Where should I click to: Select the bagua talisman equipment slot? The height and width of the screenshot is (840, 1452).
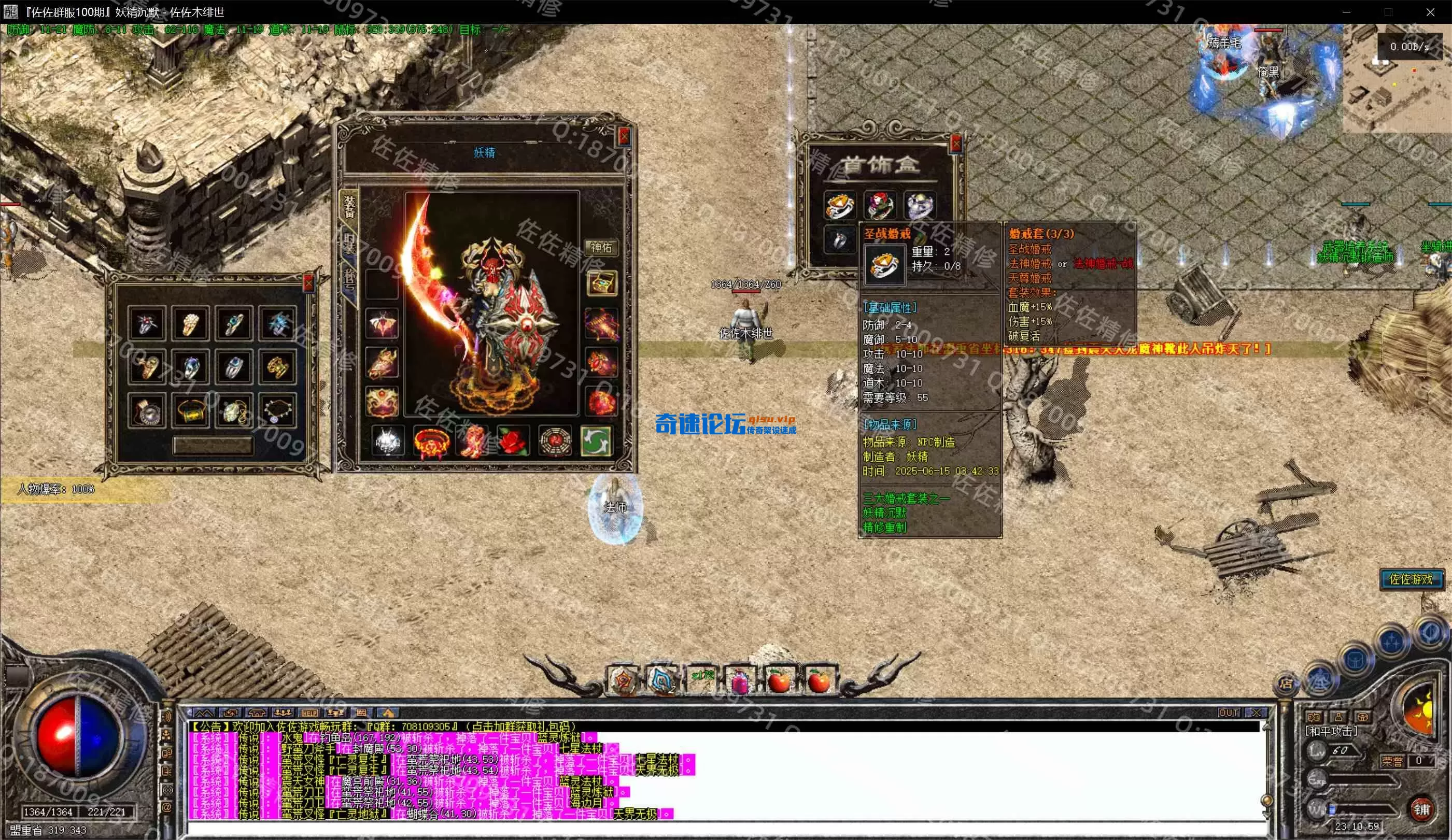(554, 441)
